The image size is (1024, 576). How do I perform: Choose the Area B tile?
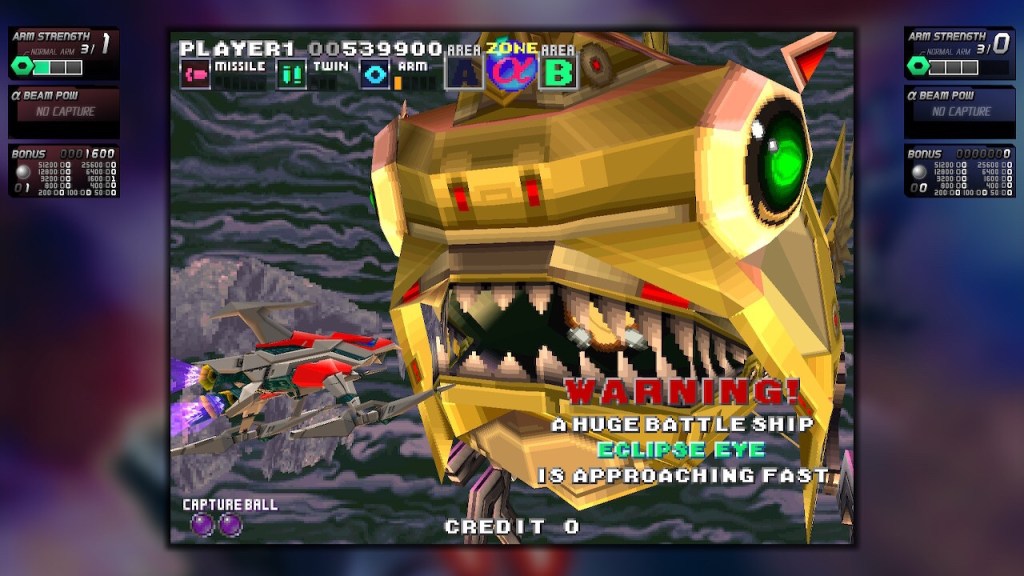coord(559,72)
